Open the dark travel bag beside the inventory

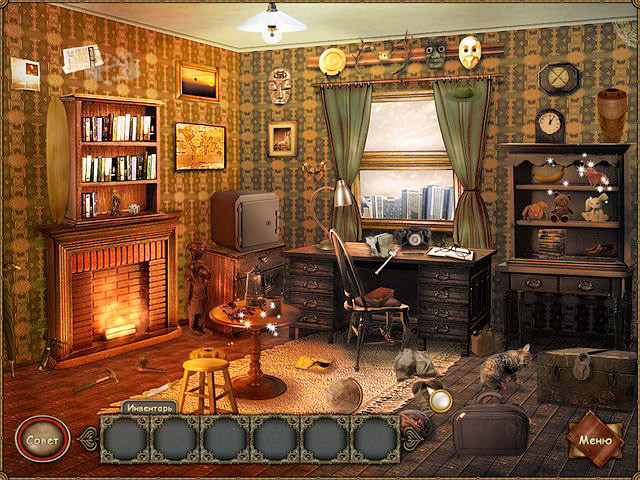point(490,430)
